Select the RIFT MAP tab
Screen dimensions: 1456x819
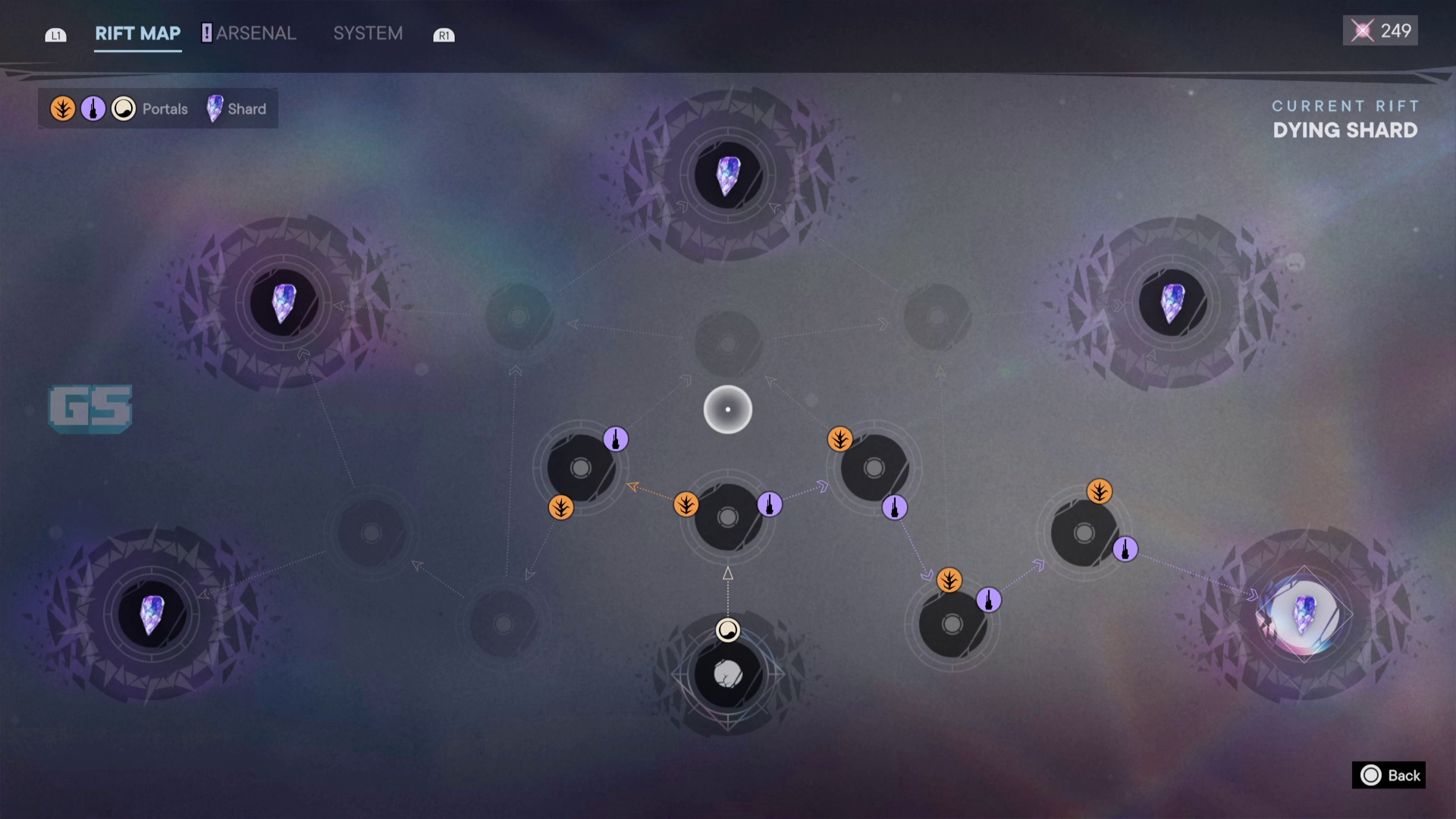(137, 33)
